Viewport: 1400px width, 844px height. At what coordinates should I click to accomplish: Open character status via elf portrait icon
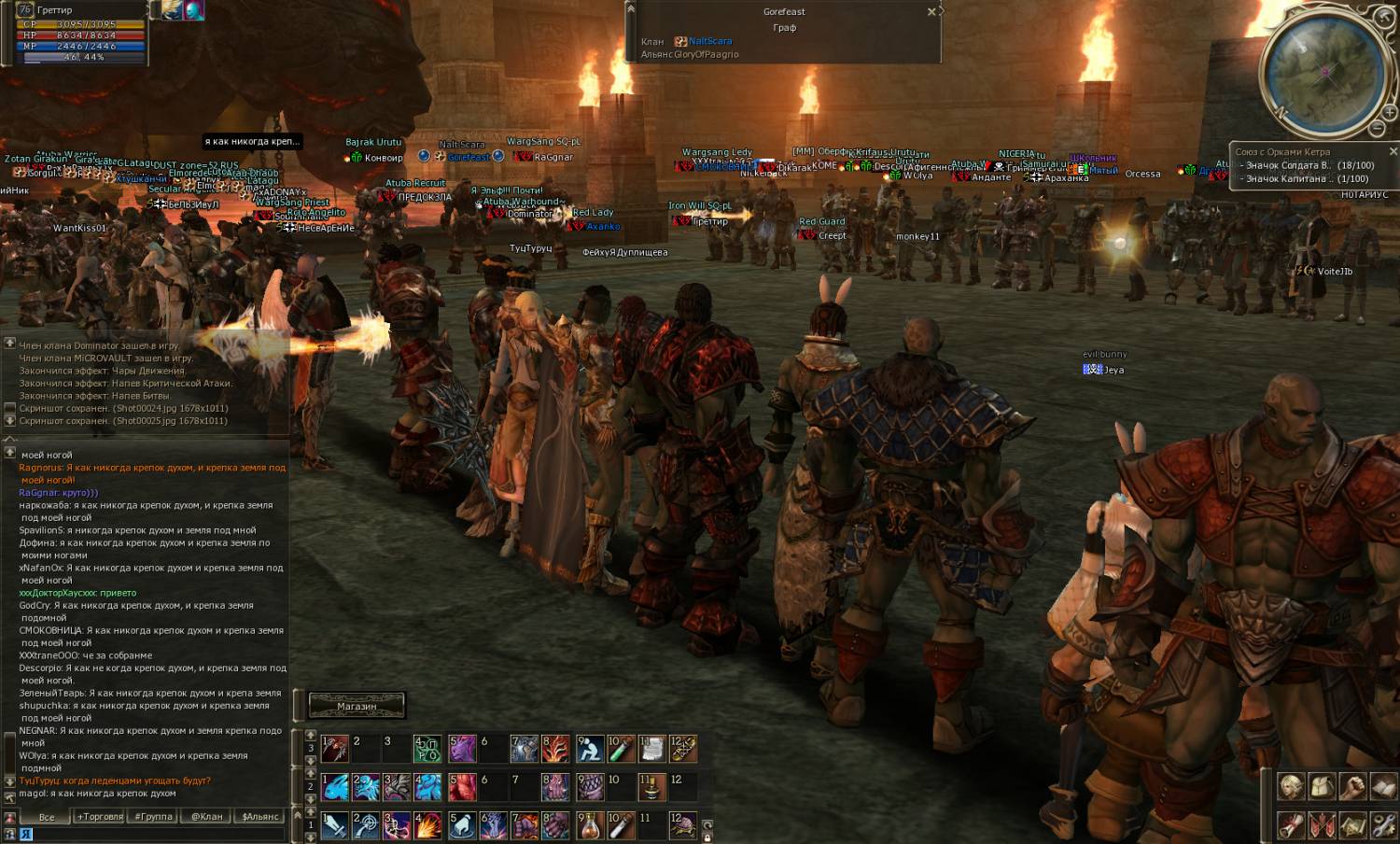point(1291,787)
